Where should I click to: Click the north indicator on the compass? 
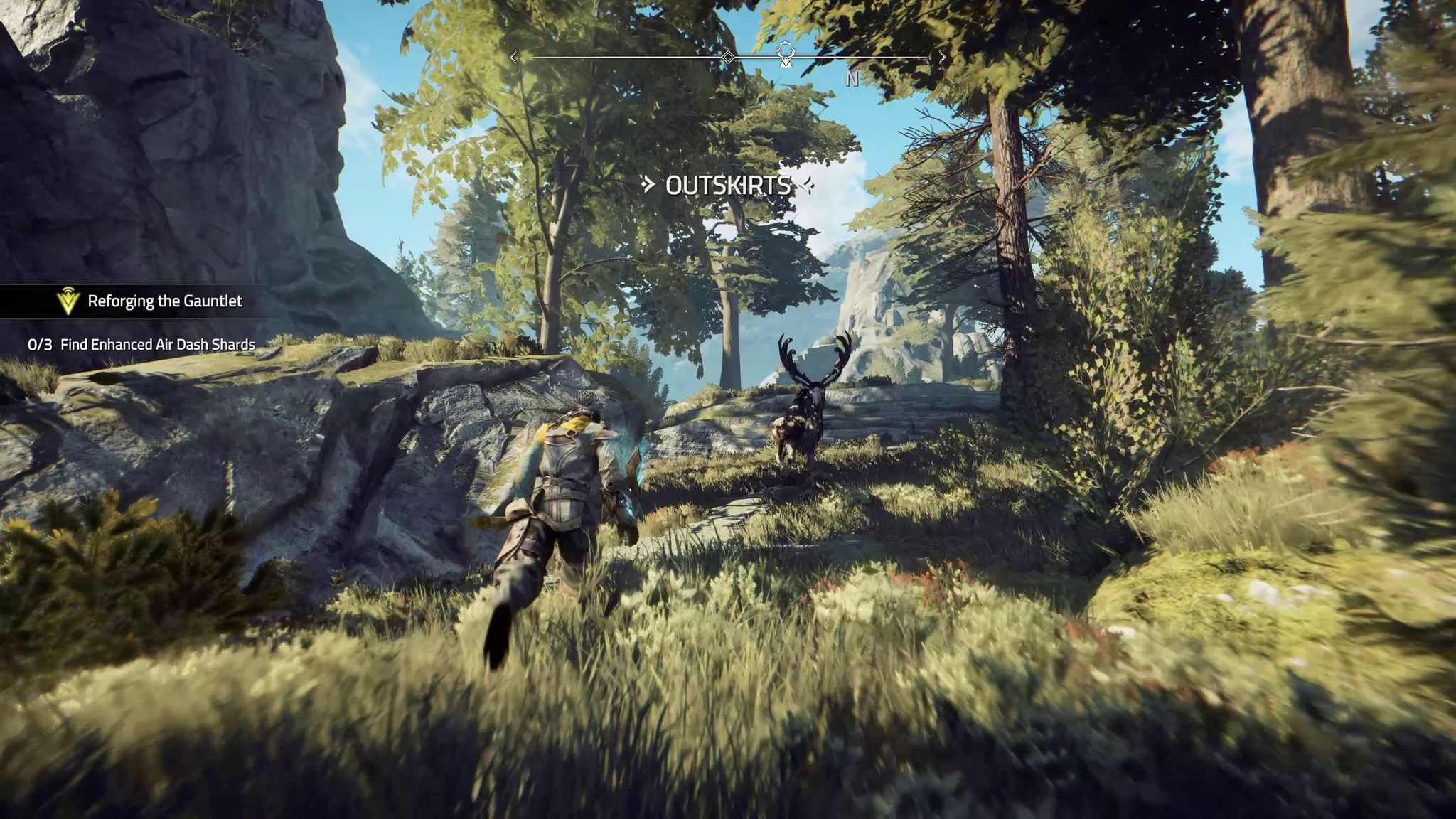pyautogui.click(x=852, y=79)
